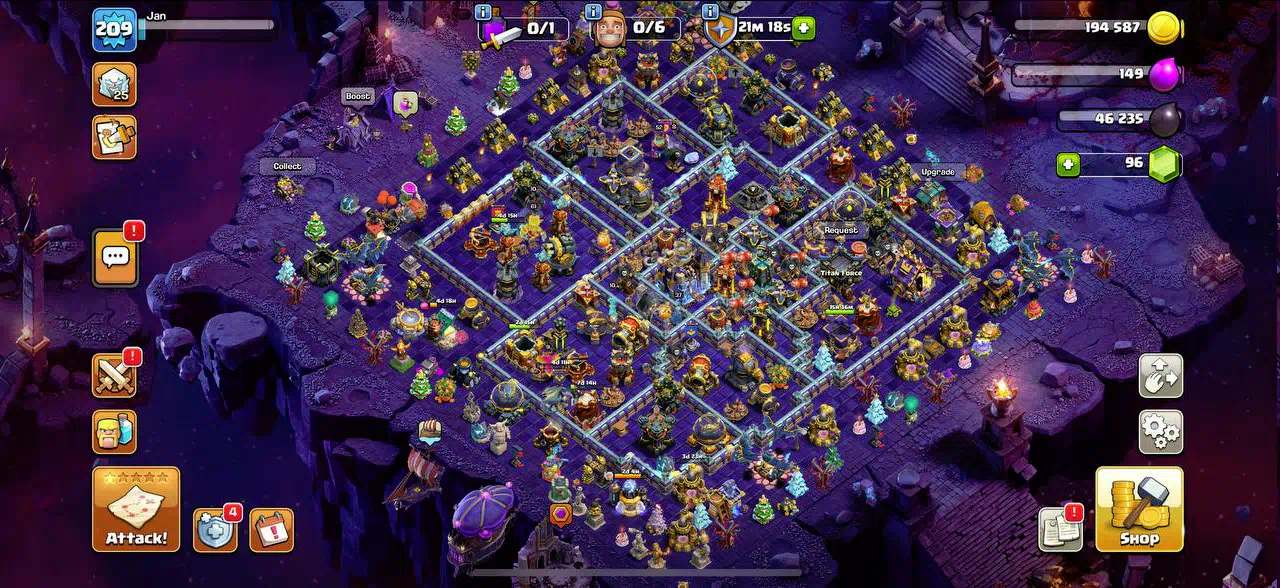Screen dimensions: 1280x588
Task: Open the news notes icon beside Shop
Action: [1060, 529]
